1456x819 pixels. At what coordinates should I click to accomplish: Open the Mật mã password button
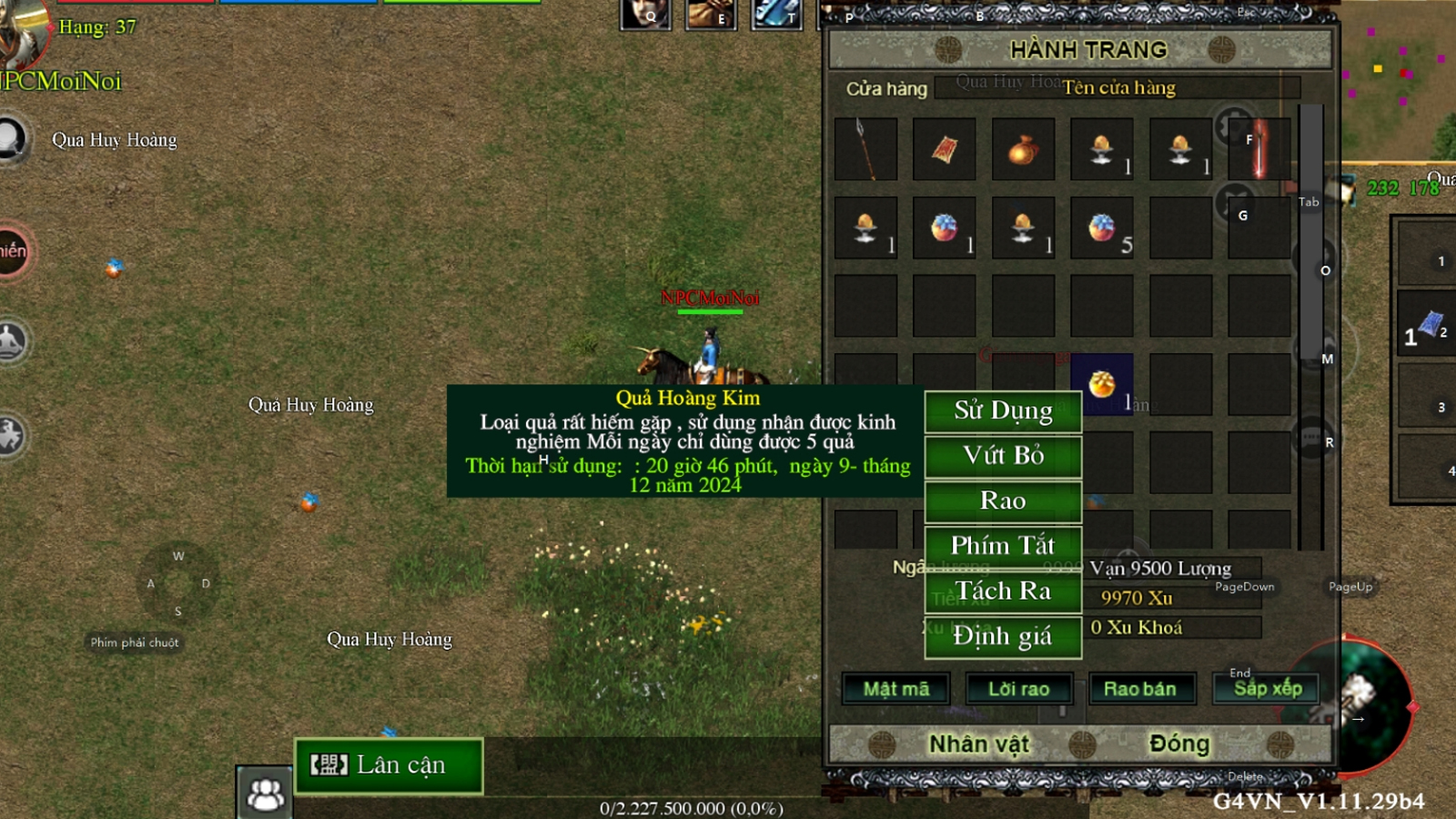tap(896, 689)
